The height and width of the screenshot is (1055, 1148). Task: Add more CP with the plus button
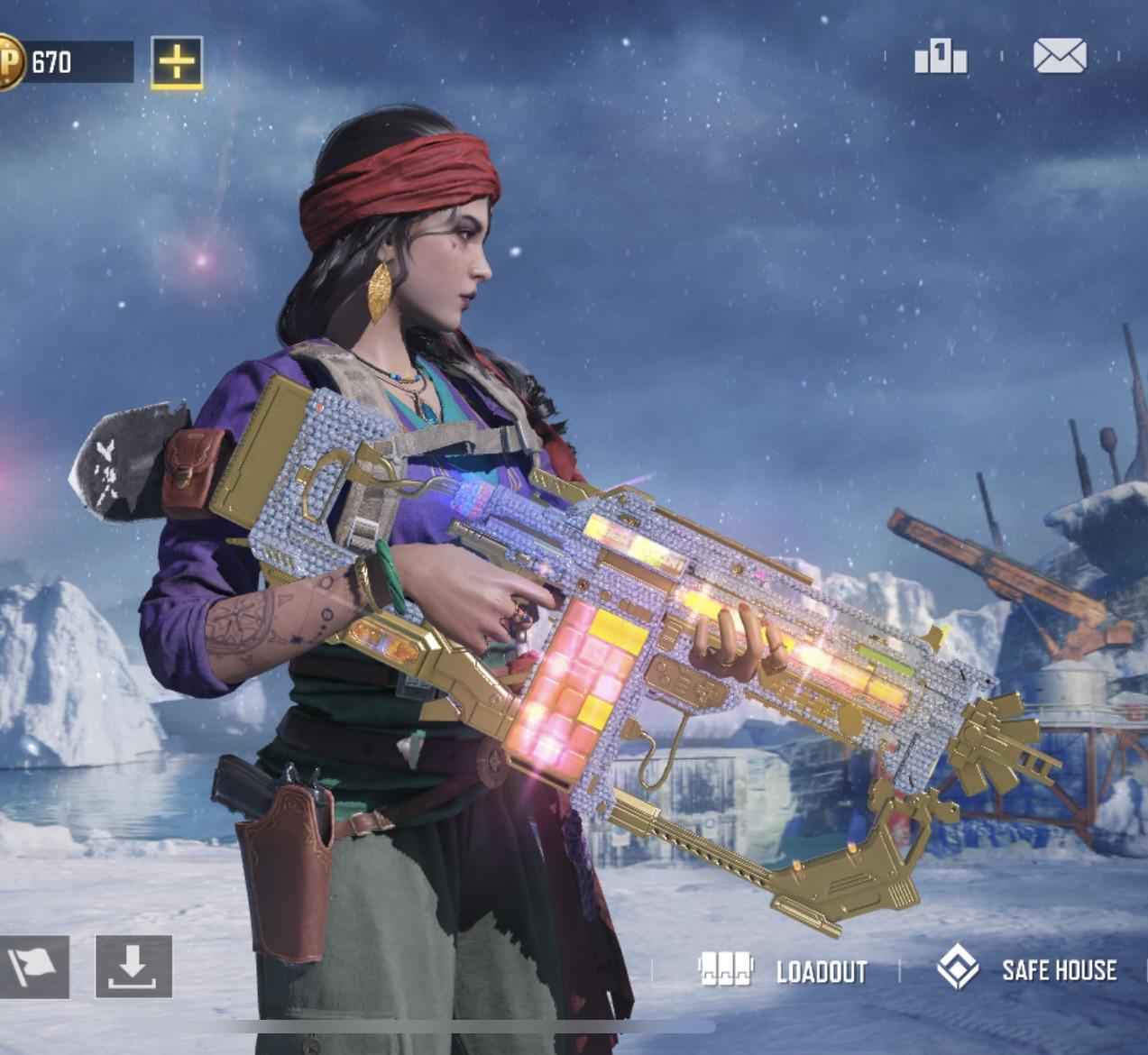(177, 62)
